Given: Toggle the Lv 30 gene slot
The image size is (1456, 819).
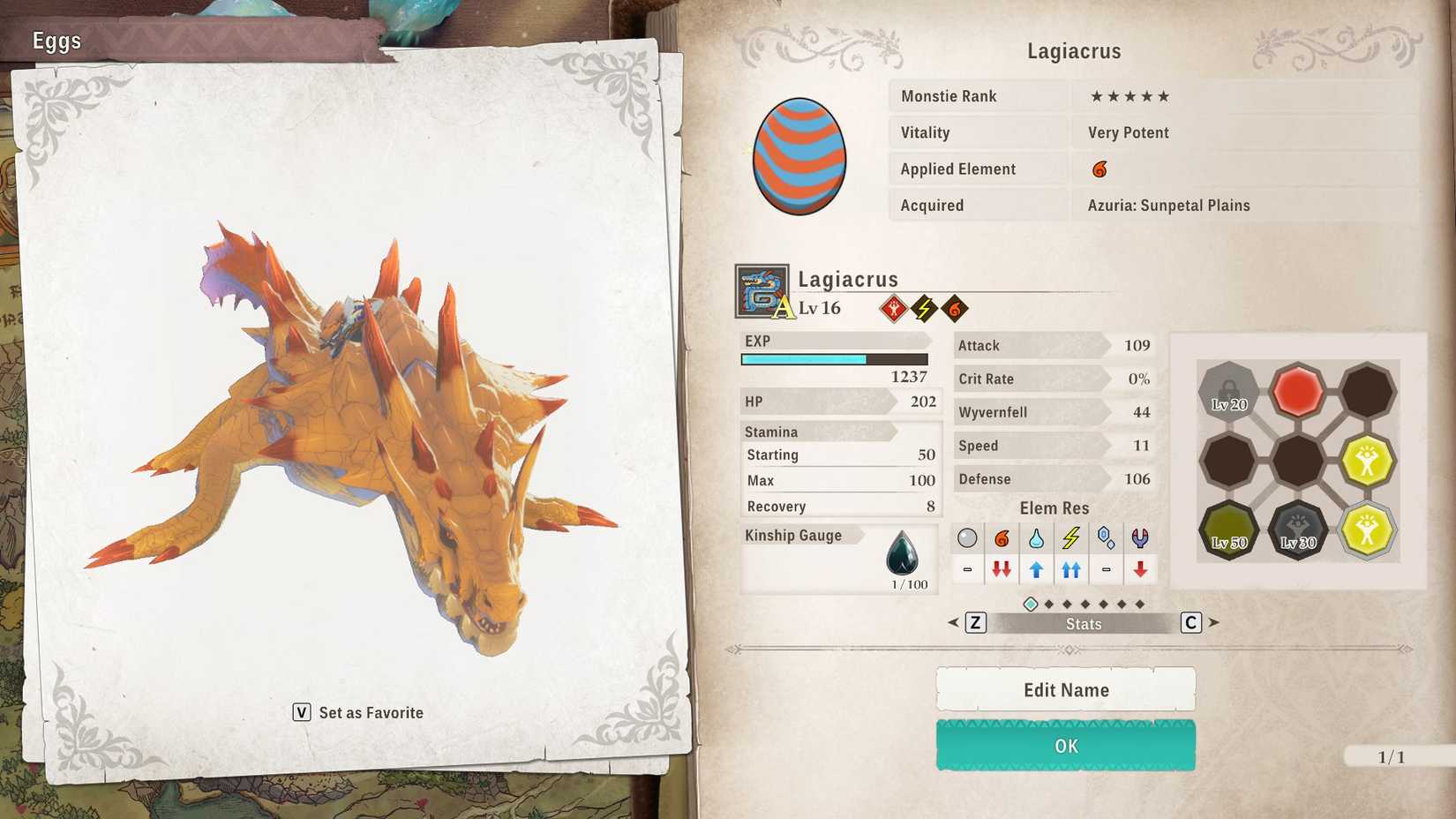Looking at the screenshot, I should tap(1297, 530).
